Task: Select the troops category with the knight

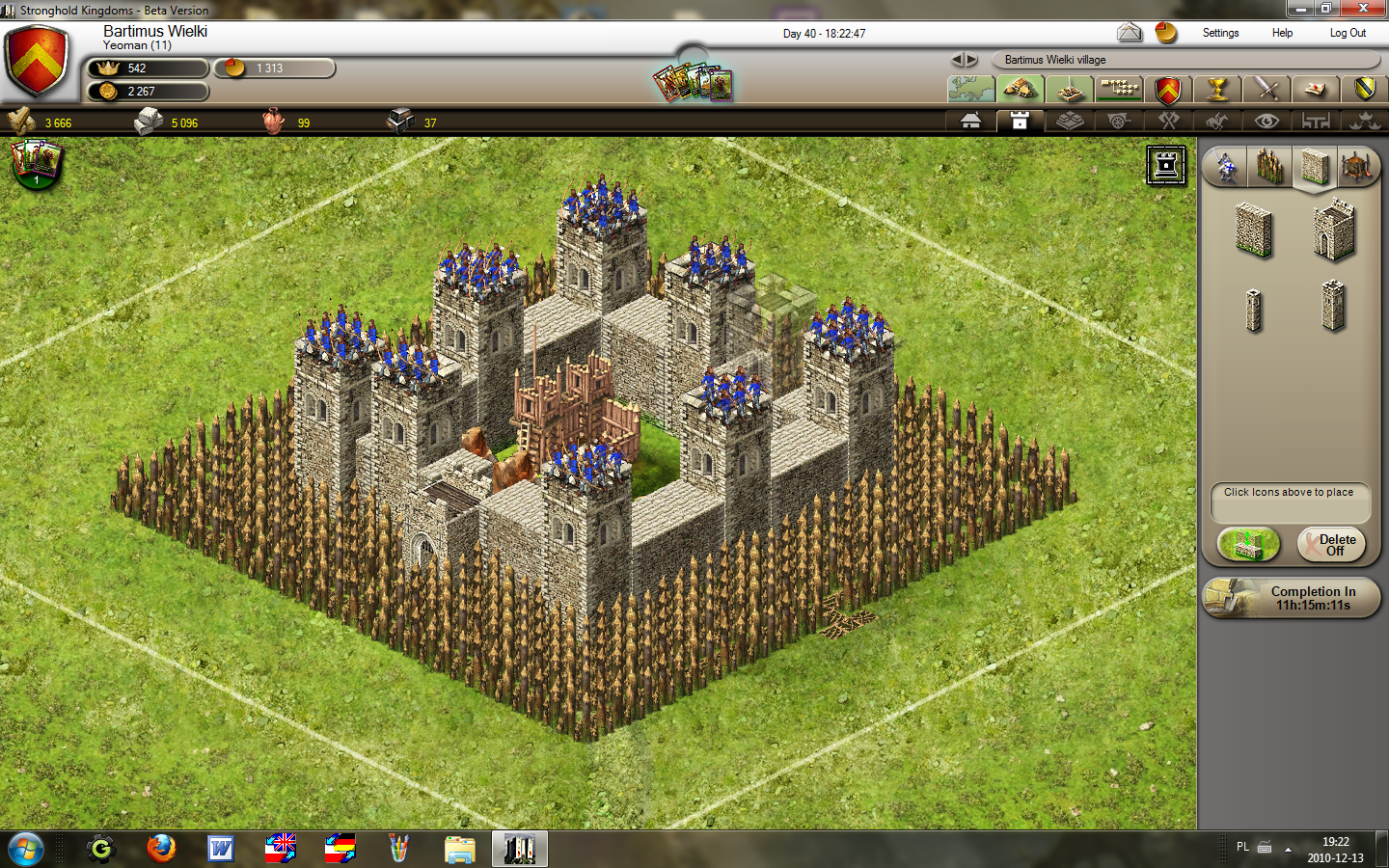Action: point(1226,167)
